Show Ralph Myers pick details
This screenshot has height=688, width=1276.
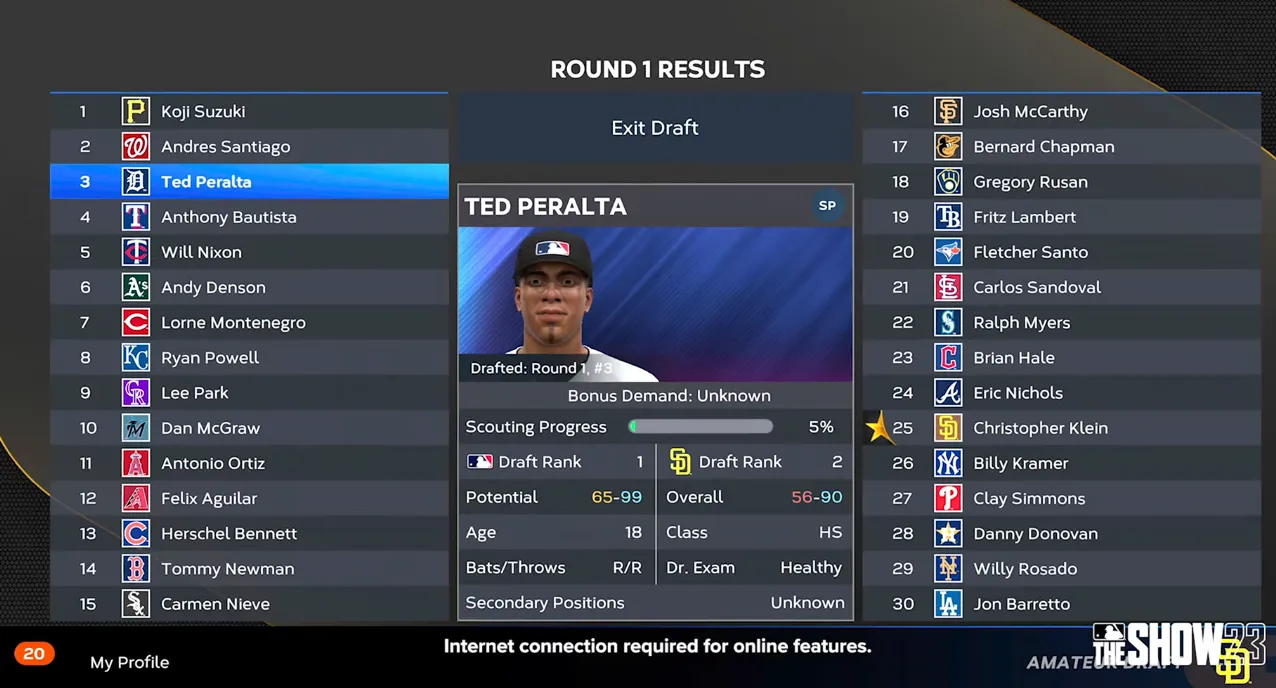pos(1060,322)
